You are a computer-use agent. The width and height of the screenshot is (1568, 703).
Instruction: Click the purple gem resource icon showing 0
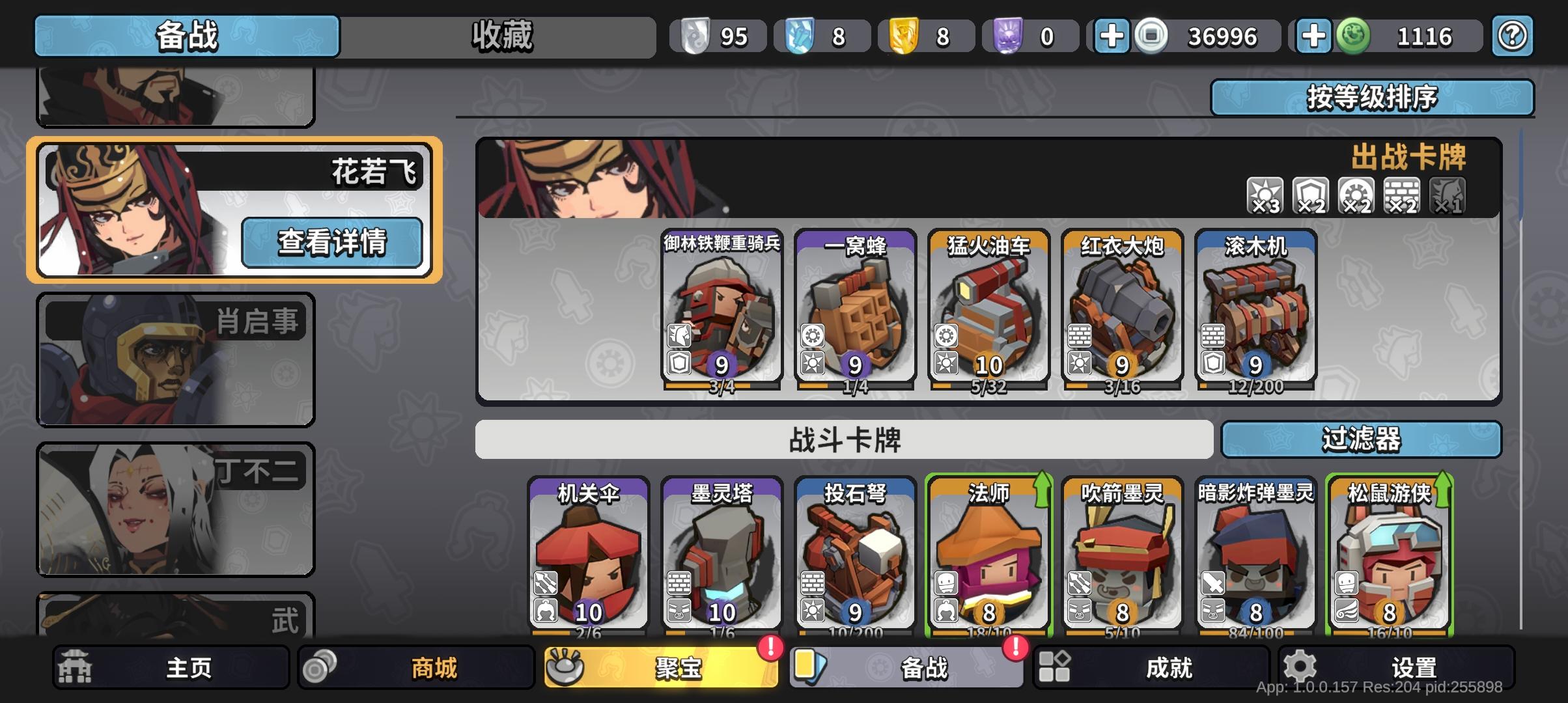pos(1011,36)
